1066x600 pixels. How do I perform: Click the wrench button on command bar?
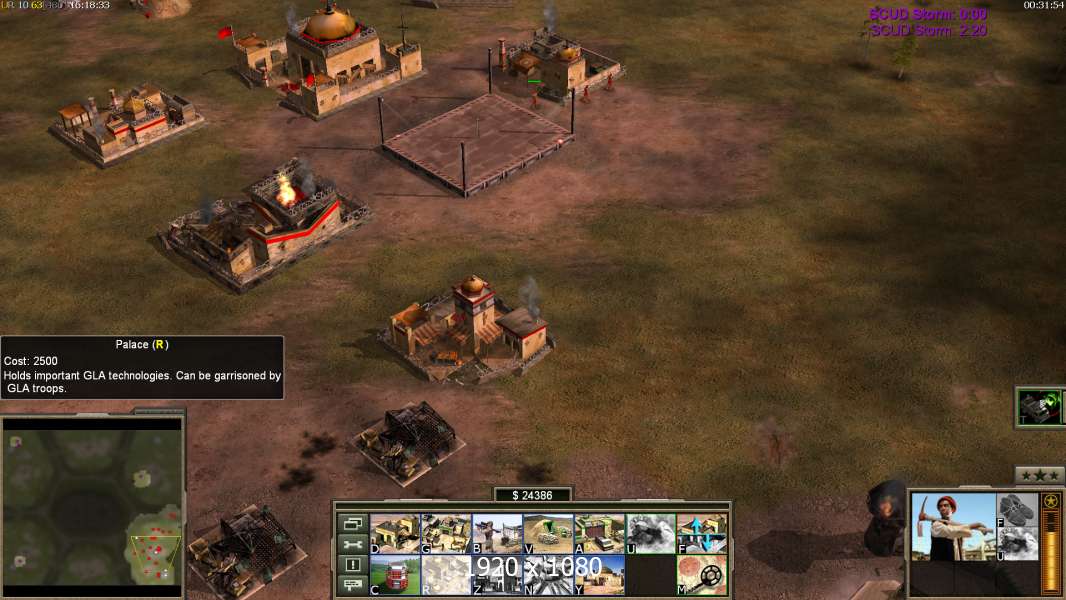tap(352, 544)
